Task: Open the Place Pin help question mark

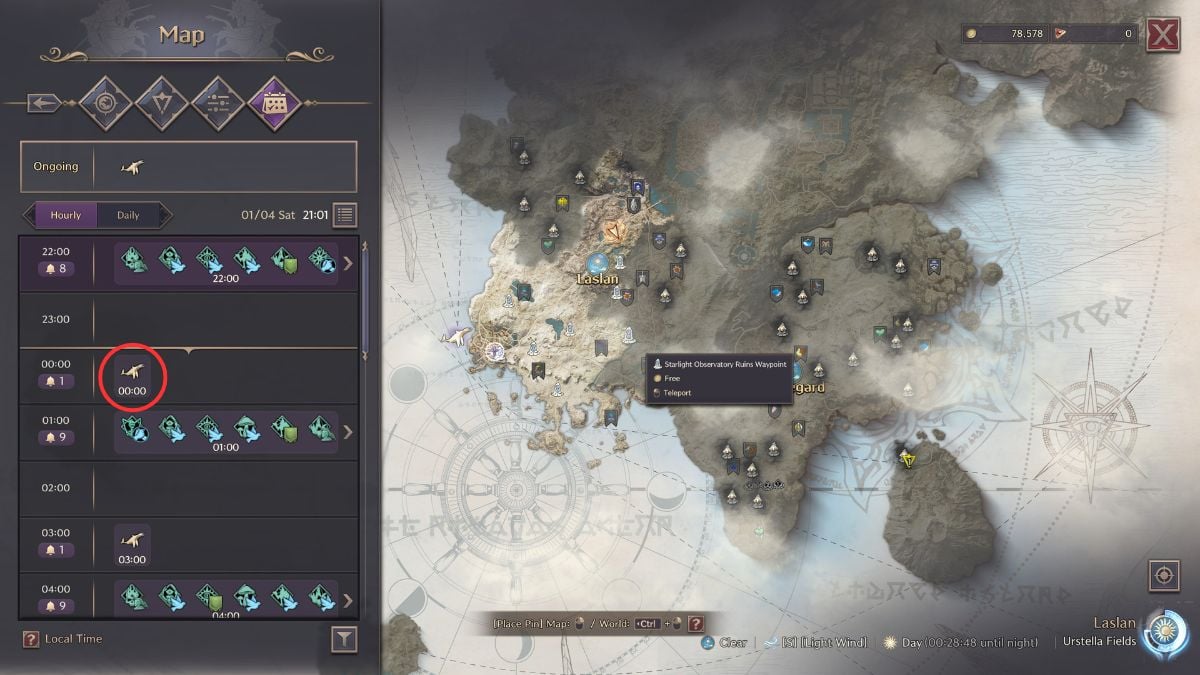Action: [696, 623]
